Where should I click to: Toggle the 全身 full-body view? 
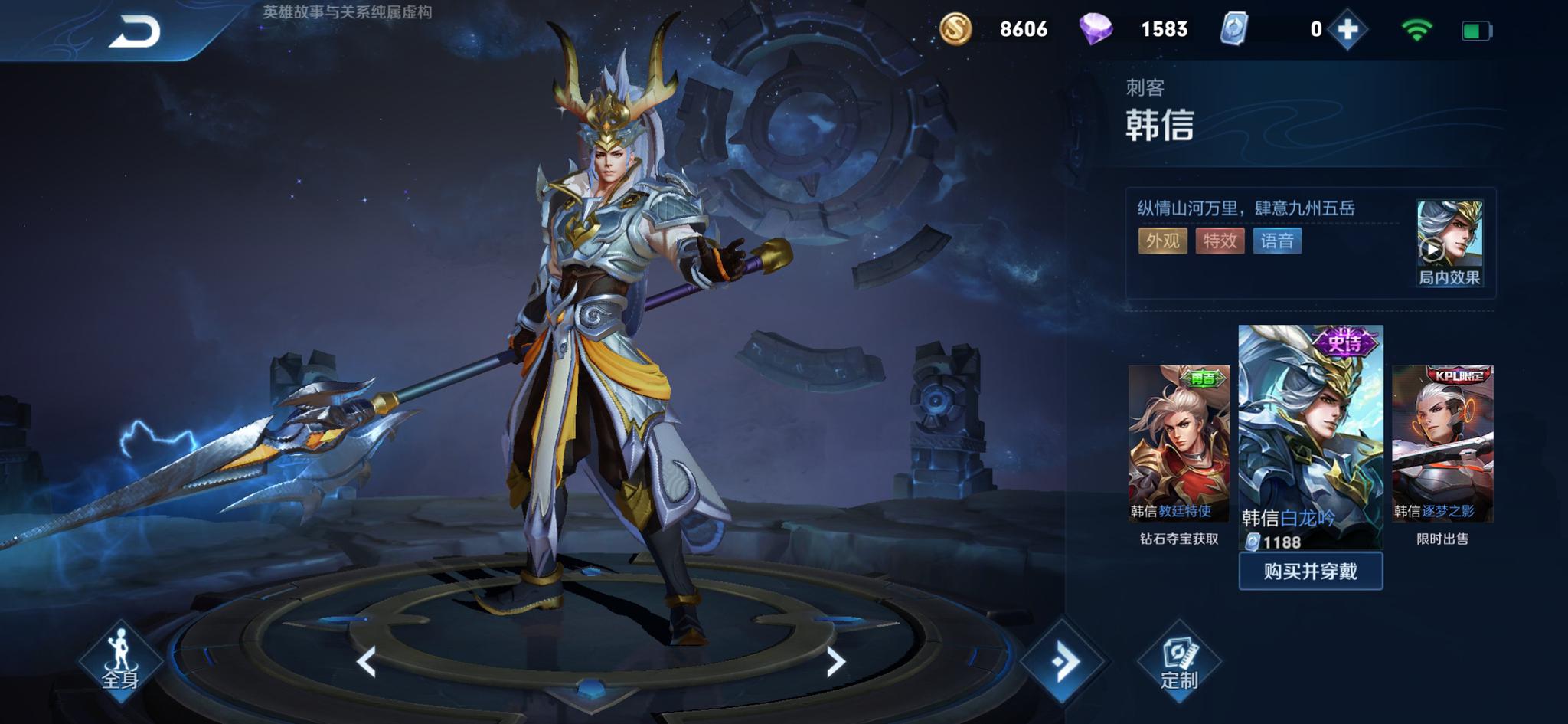click(120, 660)
